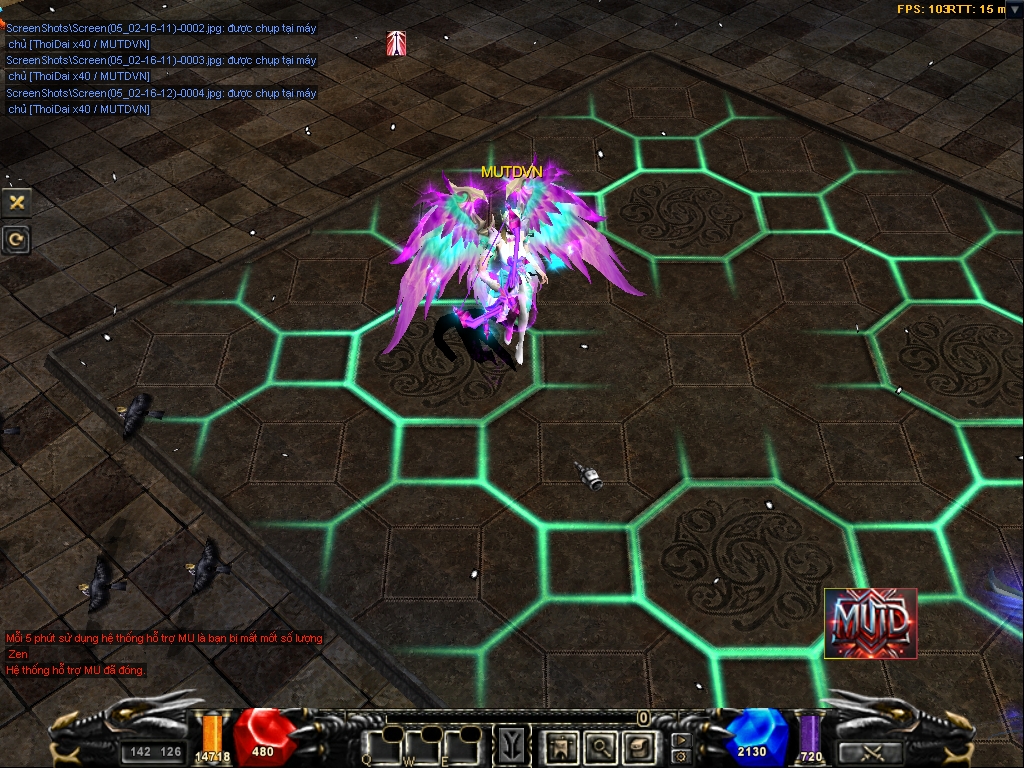Select the W quick slot
Image resolution: width=1024 pixels, height=768 pixels.
point(422,746)
